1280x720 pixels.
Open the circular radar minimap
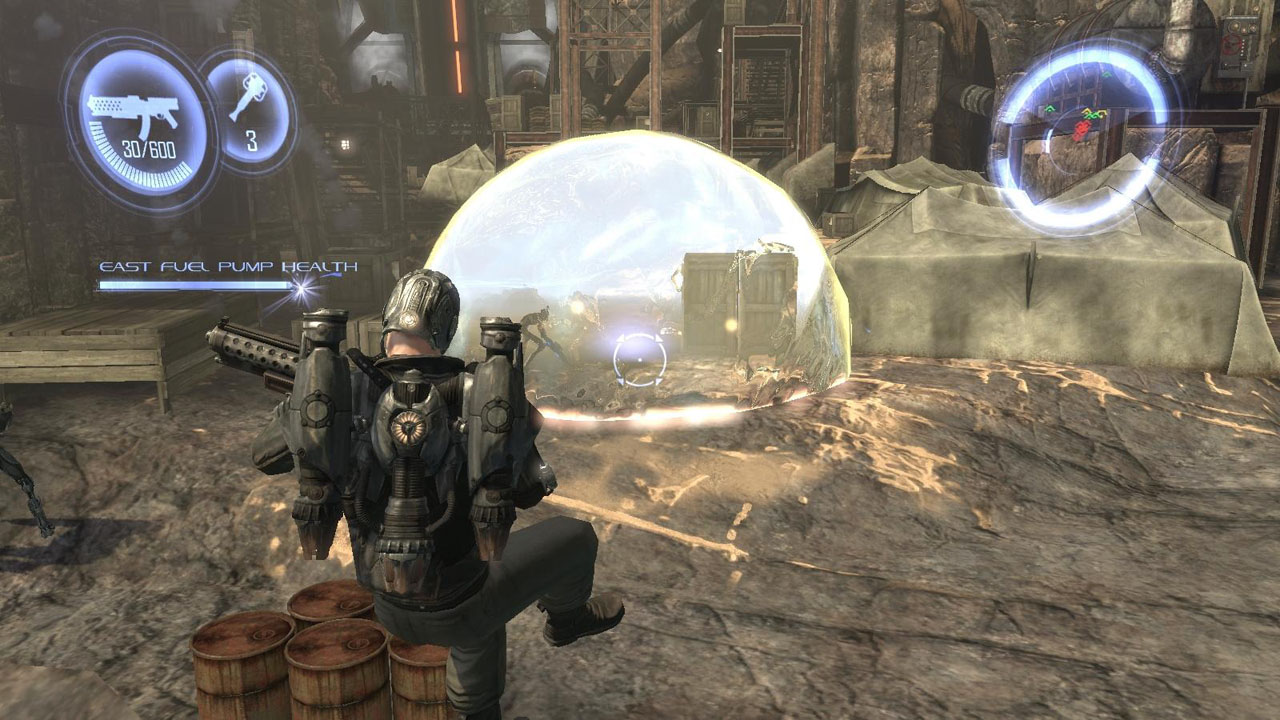point(1080,135)
